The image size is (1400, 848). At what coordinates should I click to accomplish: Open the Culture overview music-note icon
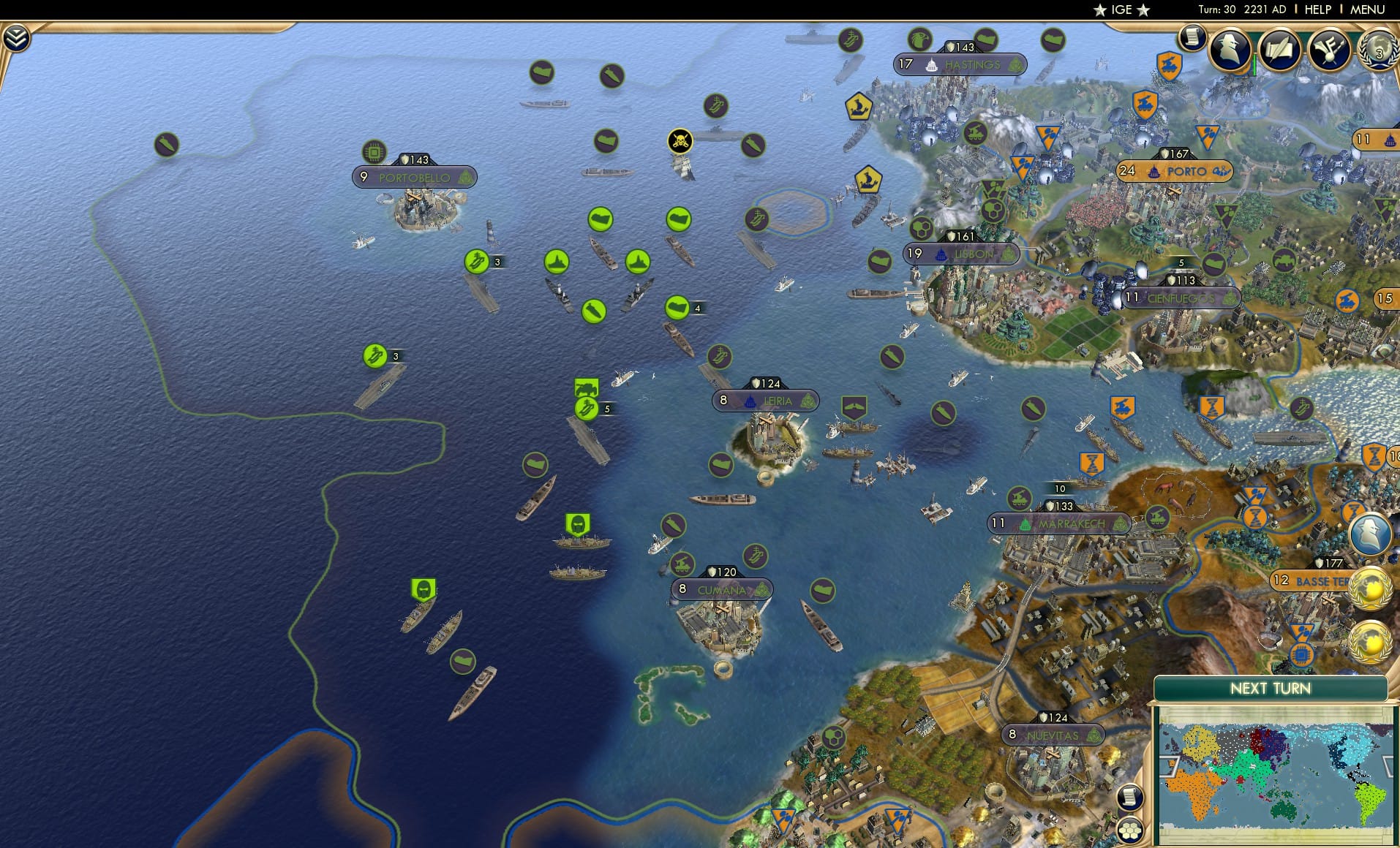[x=1330, y=50]
